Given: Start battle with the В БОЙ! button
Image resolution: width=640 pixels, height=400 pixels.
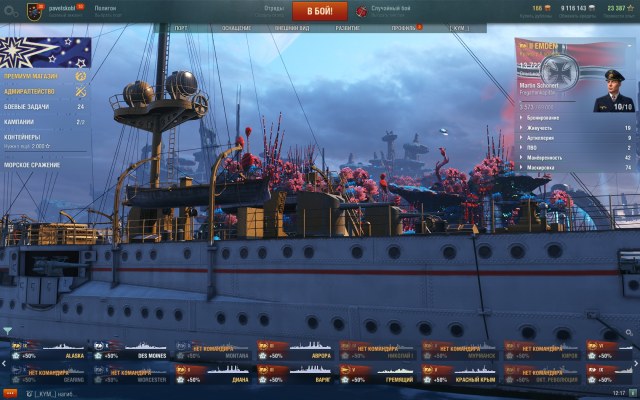Looking at the screenshot, I should (x=319, y=11).
